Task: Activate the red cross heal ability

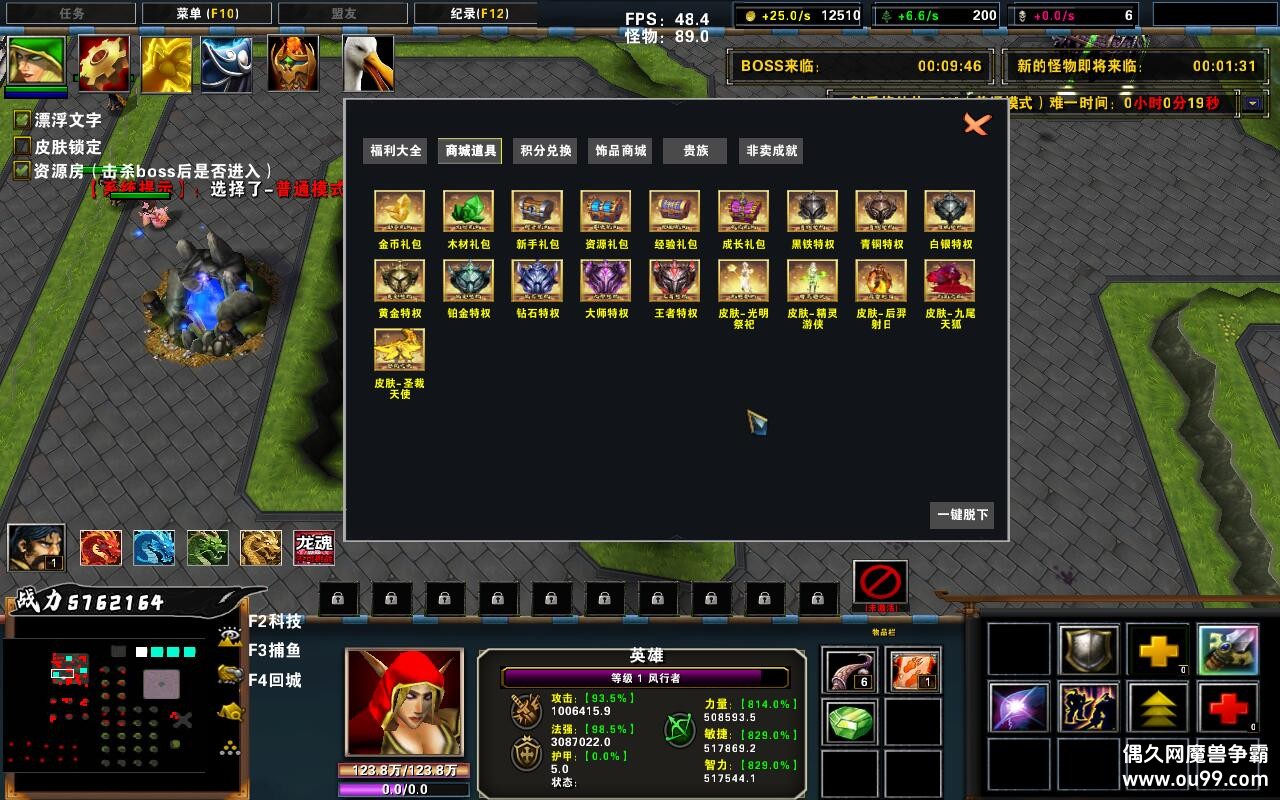Action: [1228, 706]
